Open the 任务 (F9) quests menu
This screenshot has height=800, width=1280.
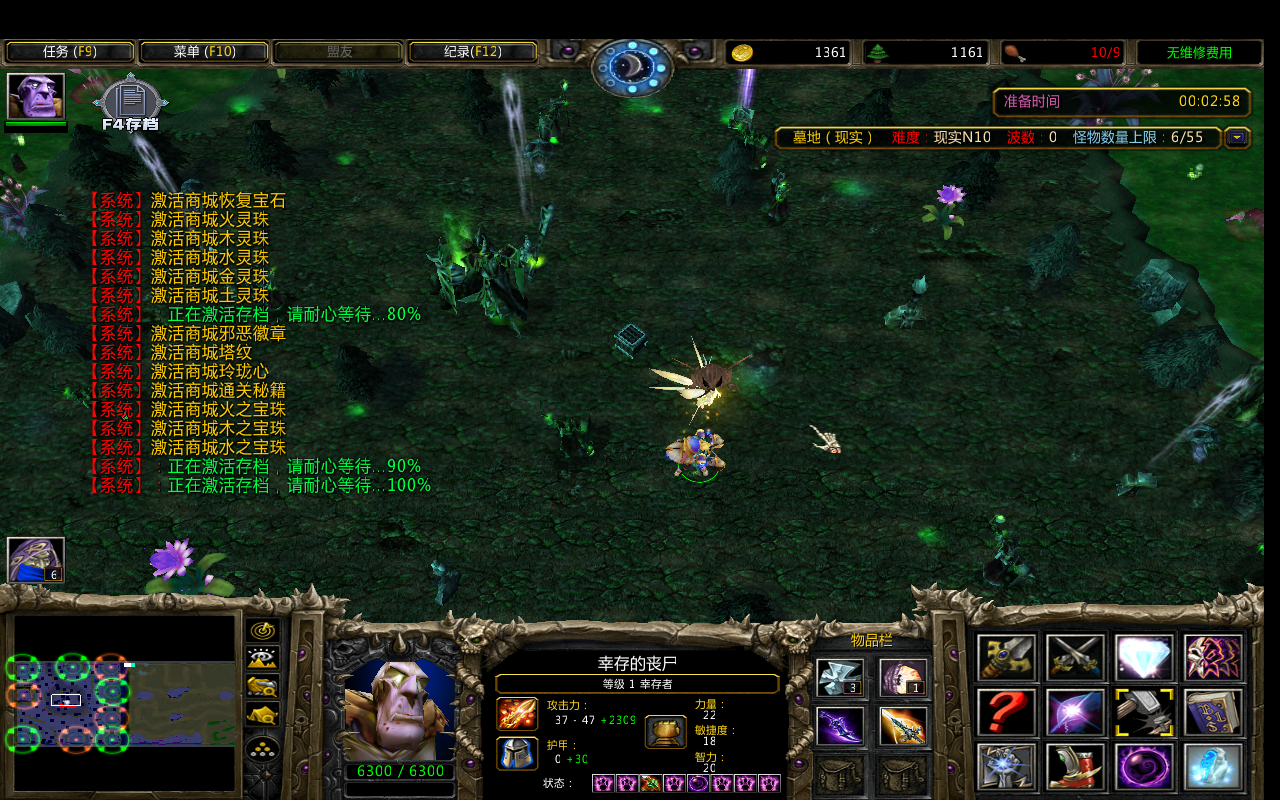pyautogui.click(x=70, y=52)
